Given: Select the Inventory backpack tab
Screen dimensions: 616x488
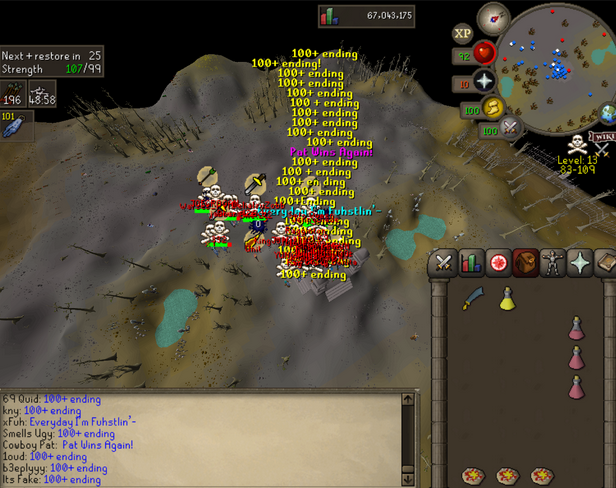Looking at the screenshot, I should pyautogui.click(x=525, y=262).
